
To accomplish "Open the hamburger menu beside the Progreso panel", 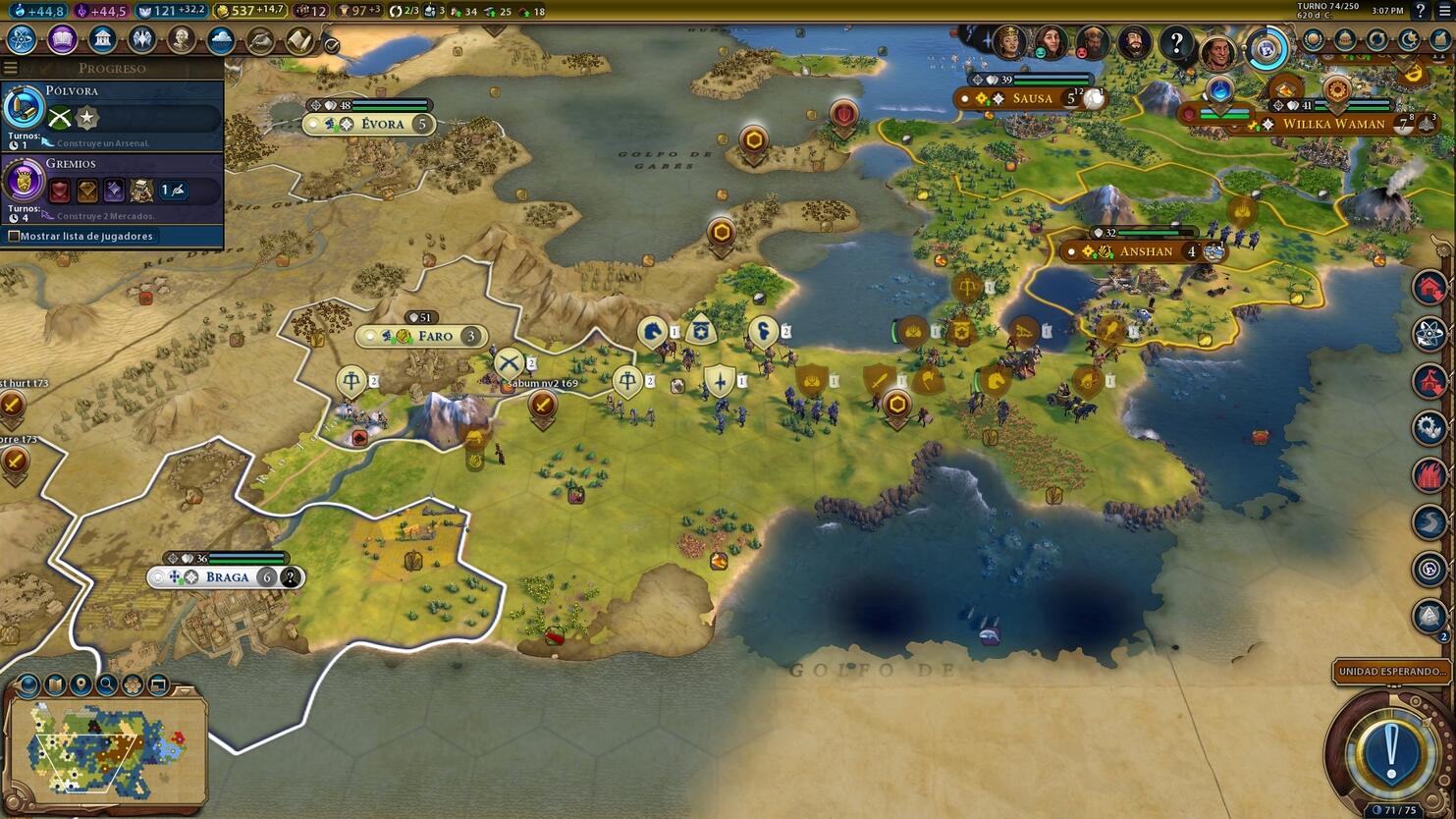I will tap(11, 67).
